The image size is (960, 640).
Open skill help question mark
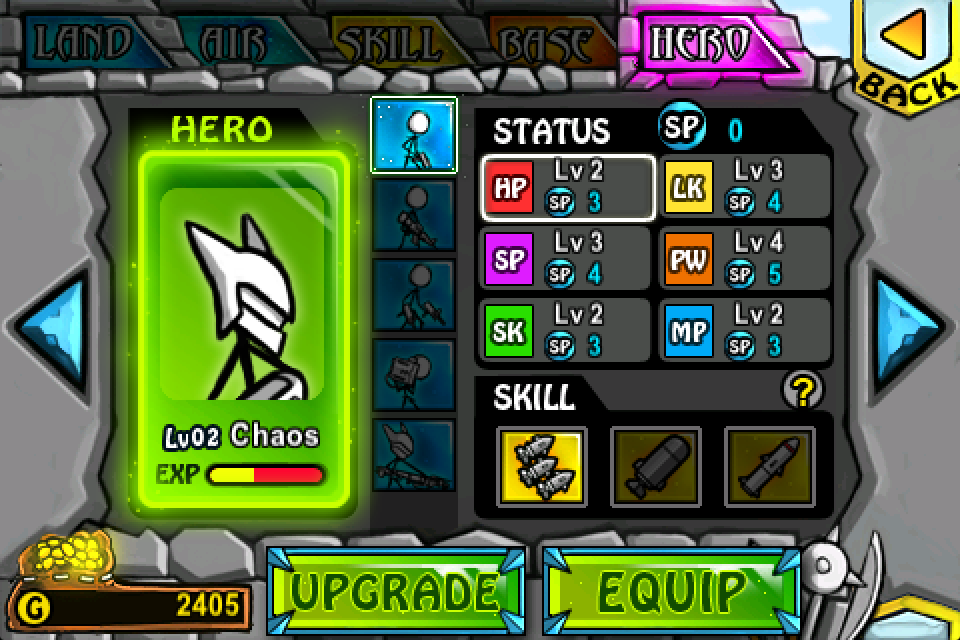tap(802, 392)
